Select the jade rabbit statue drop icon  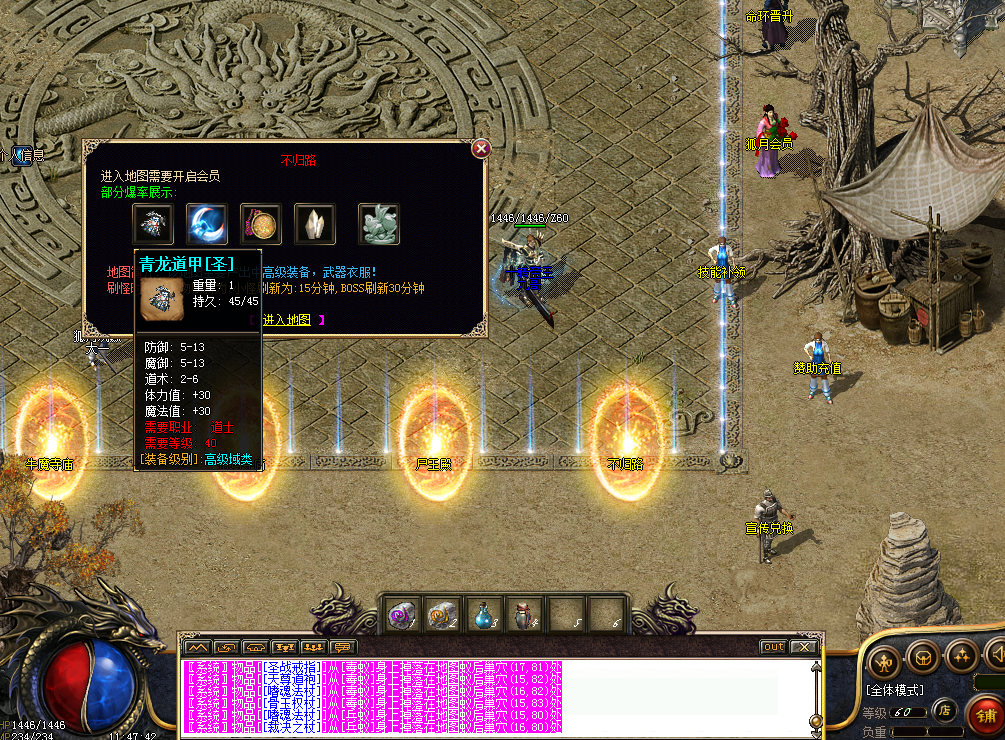click(379, 224)
